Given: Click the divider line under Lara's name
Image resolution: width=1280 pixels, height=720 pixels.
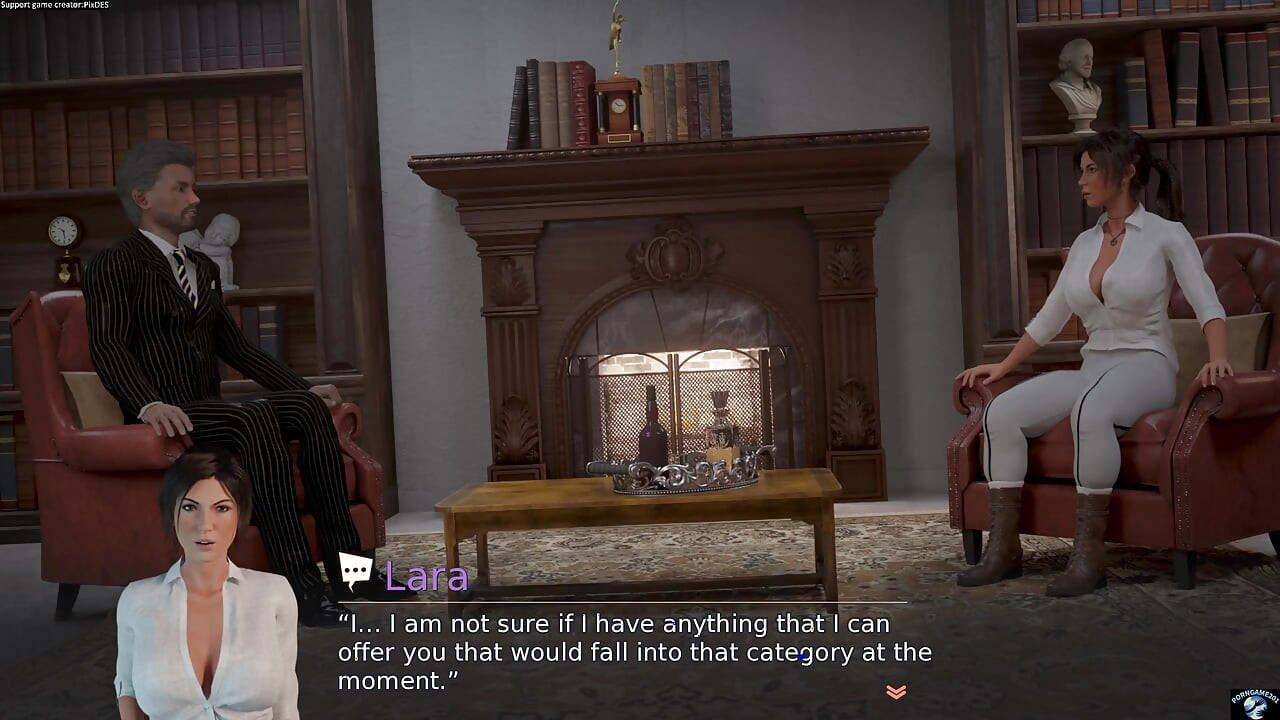Looking at the screenshot, I should point(635,602).
